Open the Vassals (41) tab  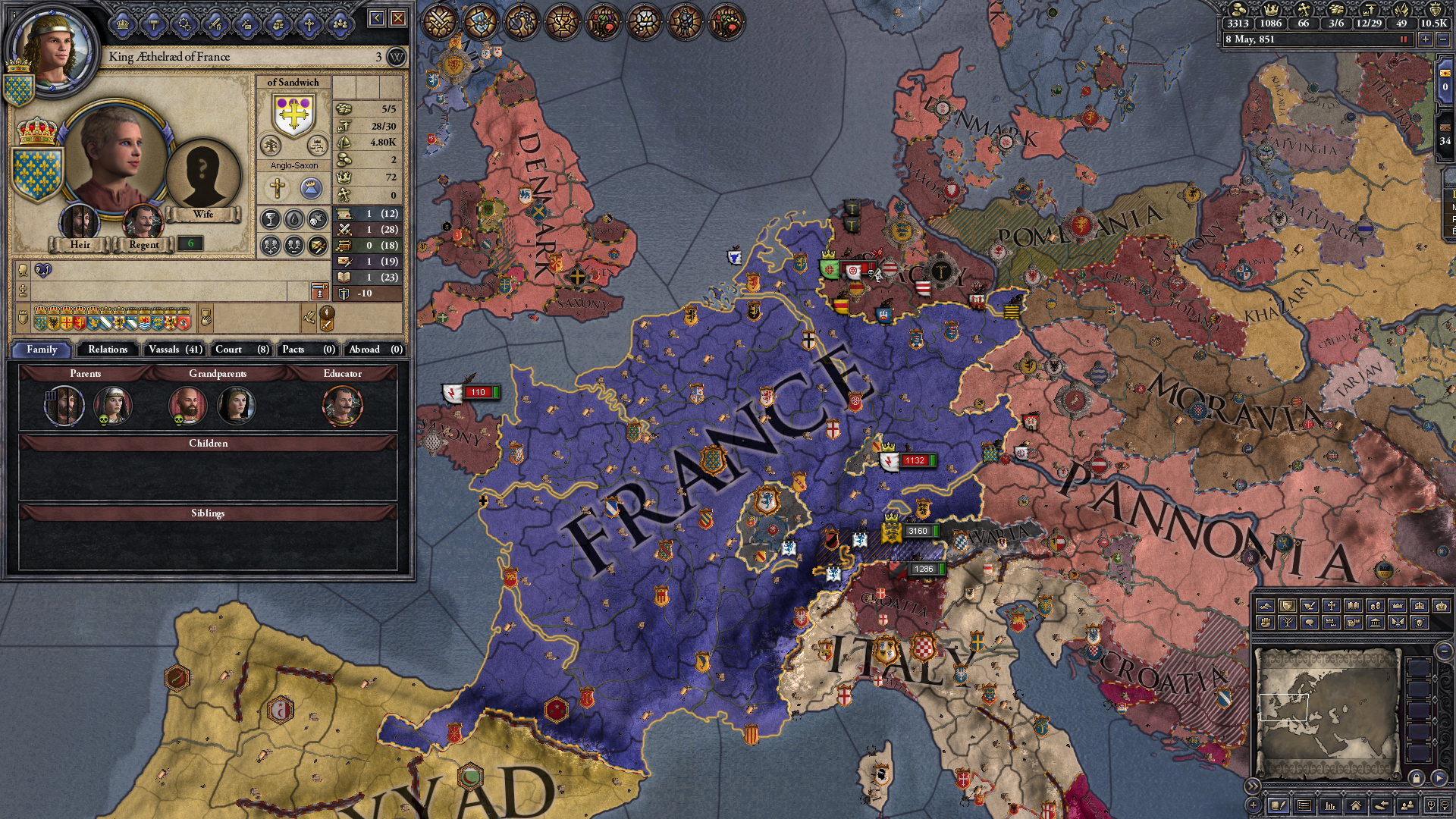point(174,350)
